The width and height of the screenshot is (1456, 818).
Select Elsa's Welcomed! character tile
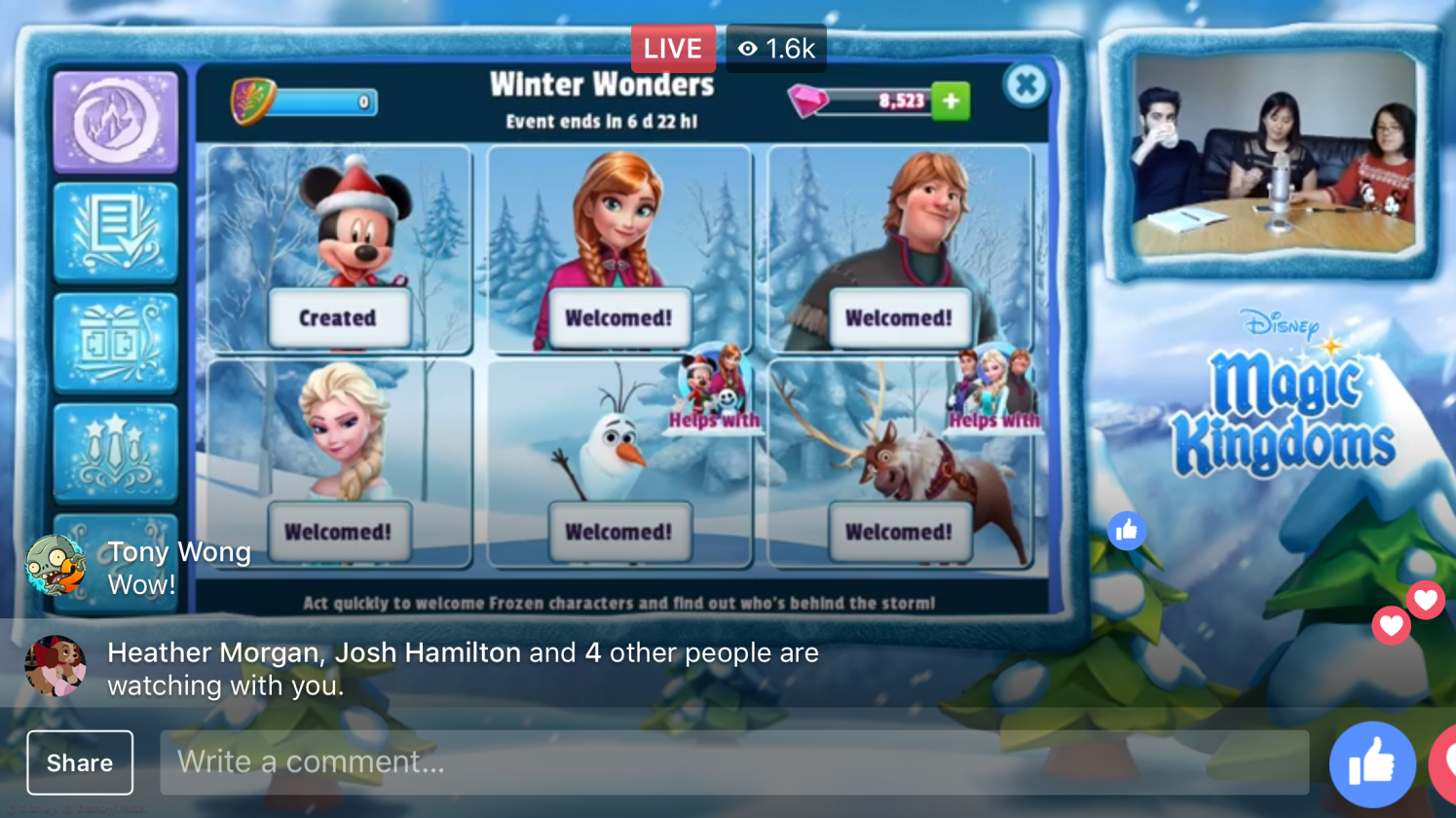(x=338, y=464)
